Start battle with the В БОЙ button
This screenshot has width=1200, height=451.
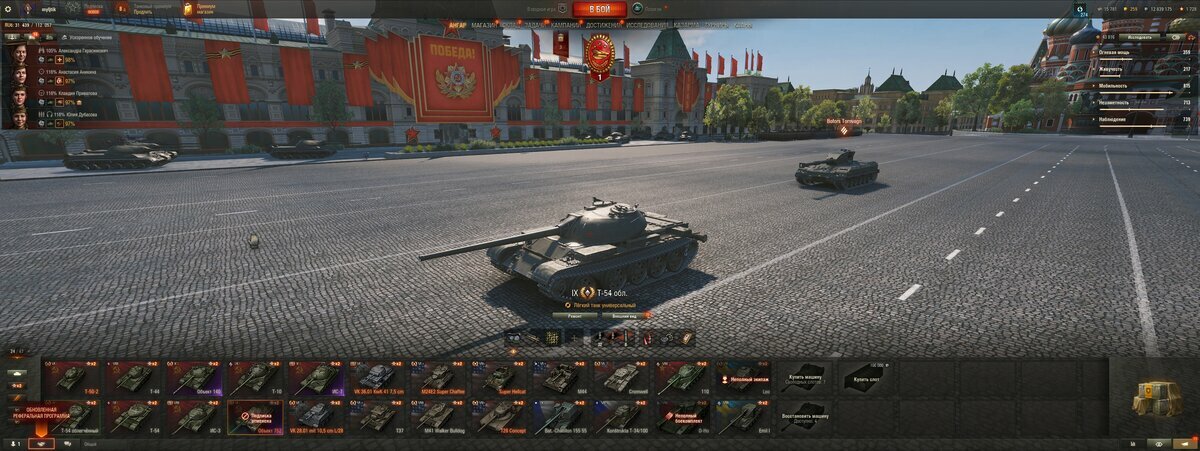pyautogui.click(x=600, y=9)
